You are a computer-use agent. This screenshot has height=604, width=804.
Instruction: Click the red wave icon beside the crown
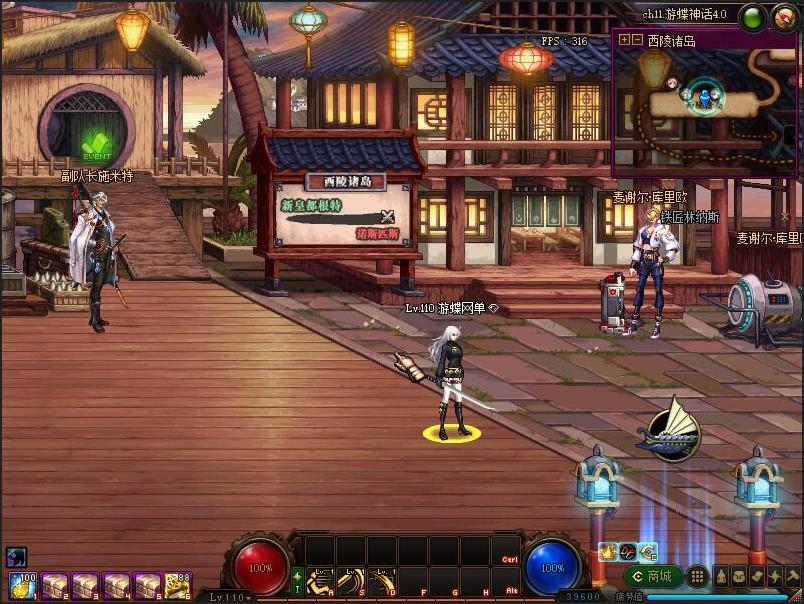pyautogui.click(x=627, y=551)
